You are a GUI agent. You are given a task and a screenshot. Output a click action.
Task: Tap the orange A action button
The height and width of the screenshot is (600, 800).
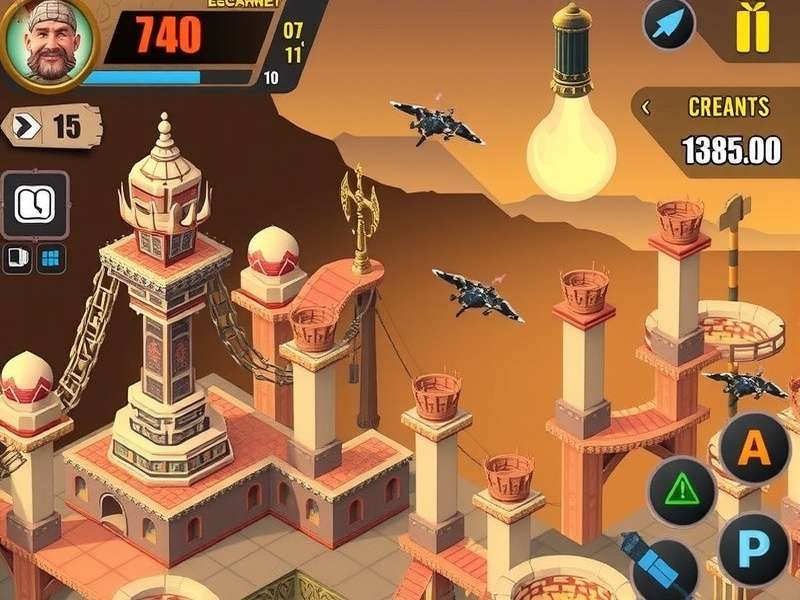[x=755, y=447]
